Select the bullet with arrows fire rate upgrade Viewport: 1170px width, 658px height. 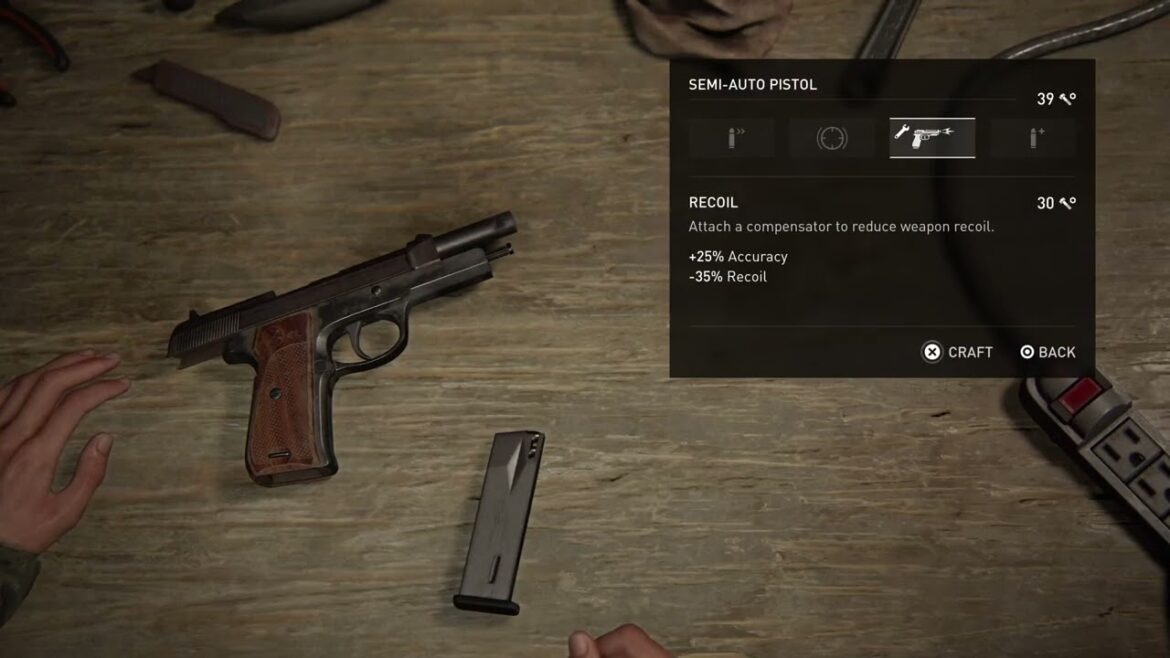click(x=731, y=138)
